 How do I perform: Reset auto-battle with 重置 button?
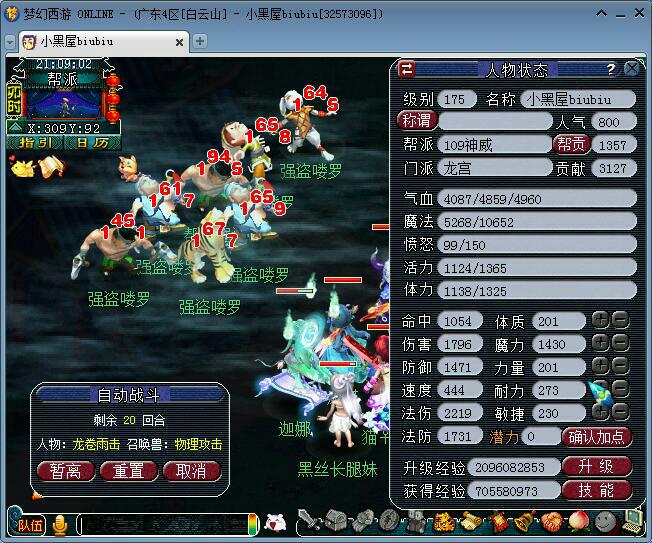tap(128, 469)
